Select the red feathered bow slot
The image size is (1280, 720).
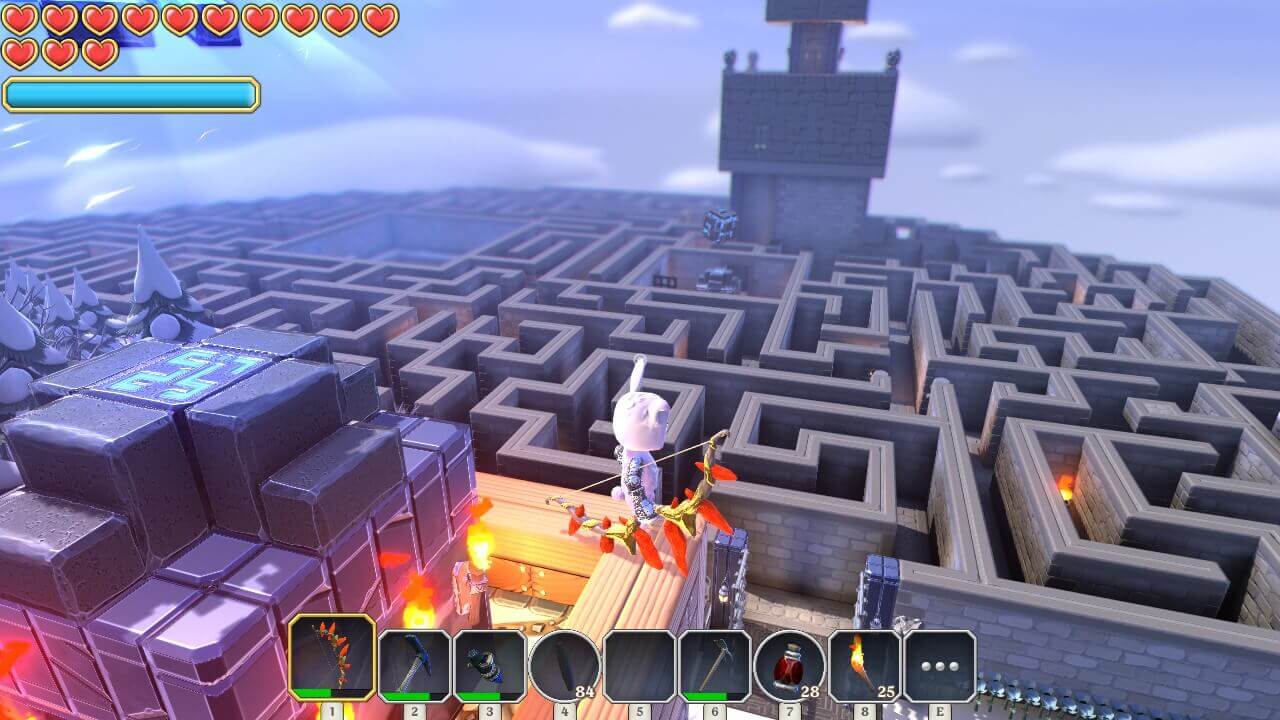pos(332,657)
